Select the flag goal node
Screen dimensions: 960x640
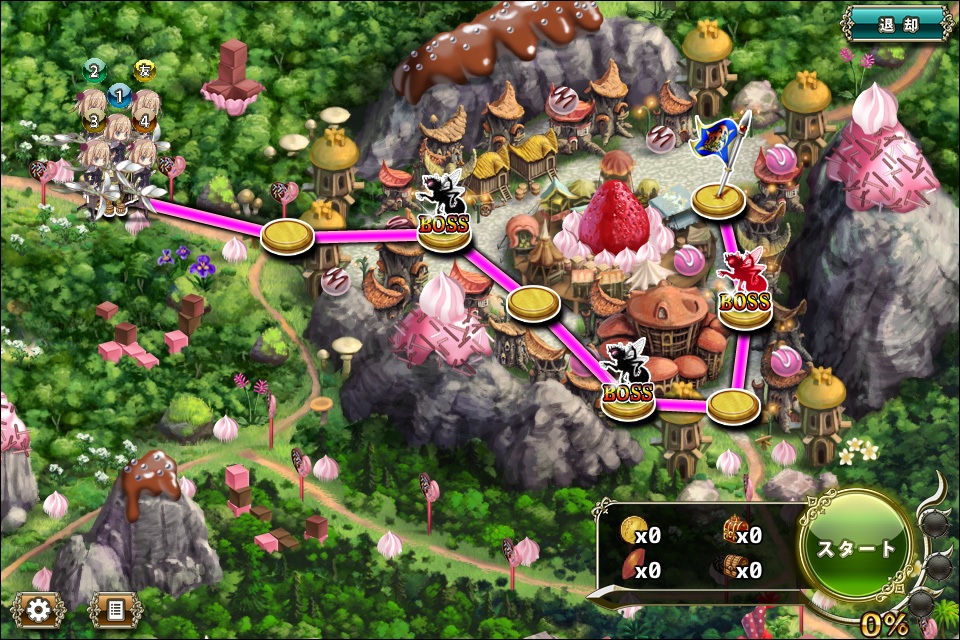[x=720, y=200]
